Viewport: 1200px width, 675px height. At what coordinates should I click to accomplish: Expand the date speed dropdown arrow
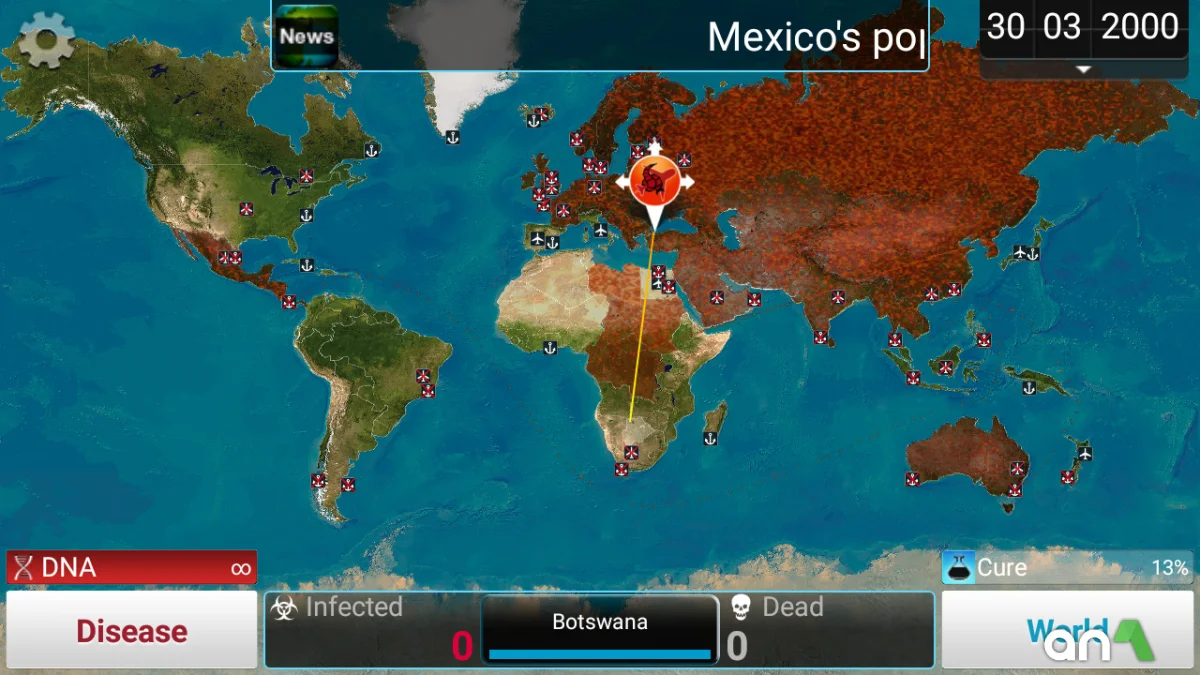1083,69
